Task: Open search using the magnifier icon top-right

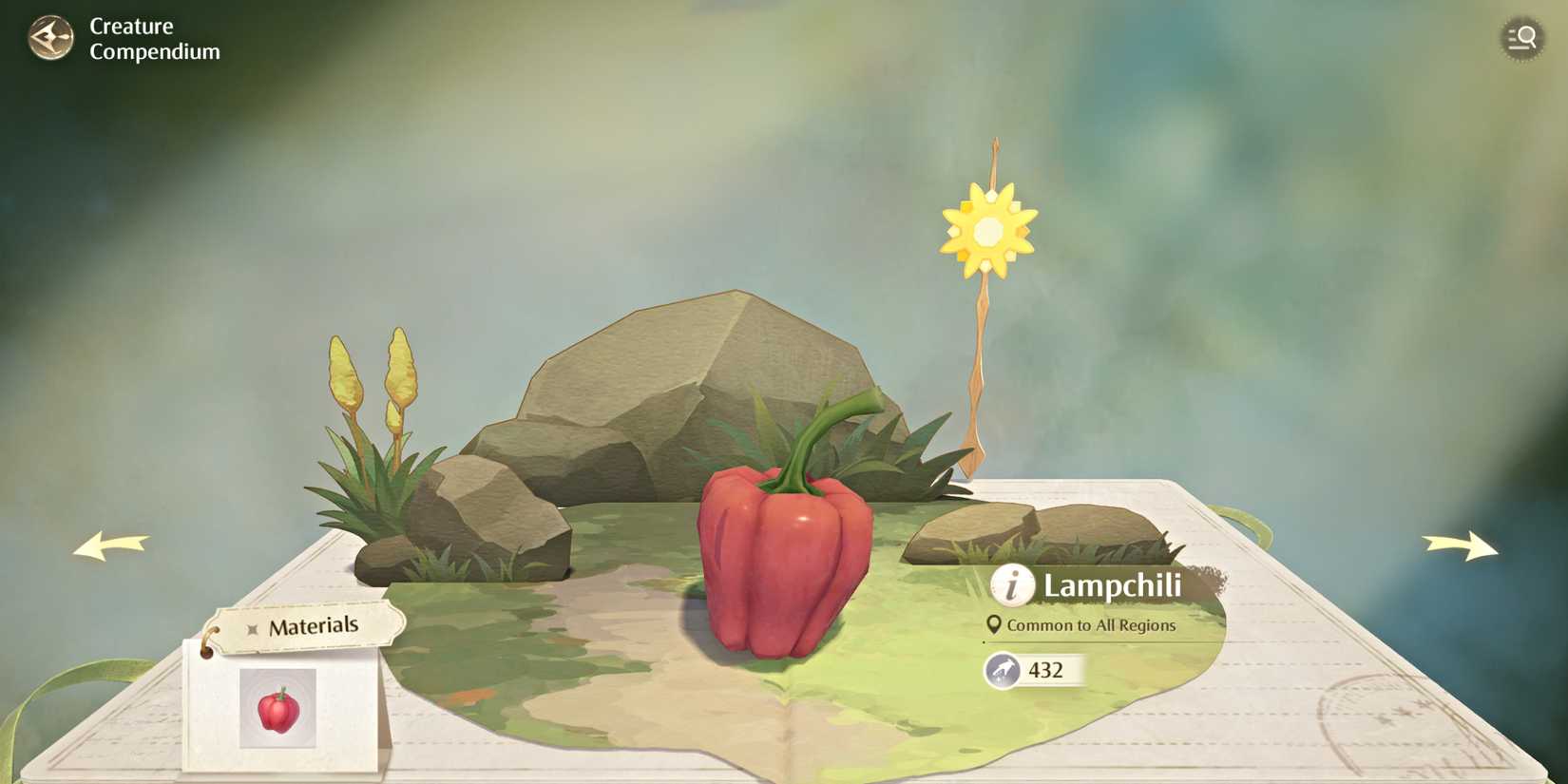Action: tap(1521, 38)
